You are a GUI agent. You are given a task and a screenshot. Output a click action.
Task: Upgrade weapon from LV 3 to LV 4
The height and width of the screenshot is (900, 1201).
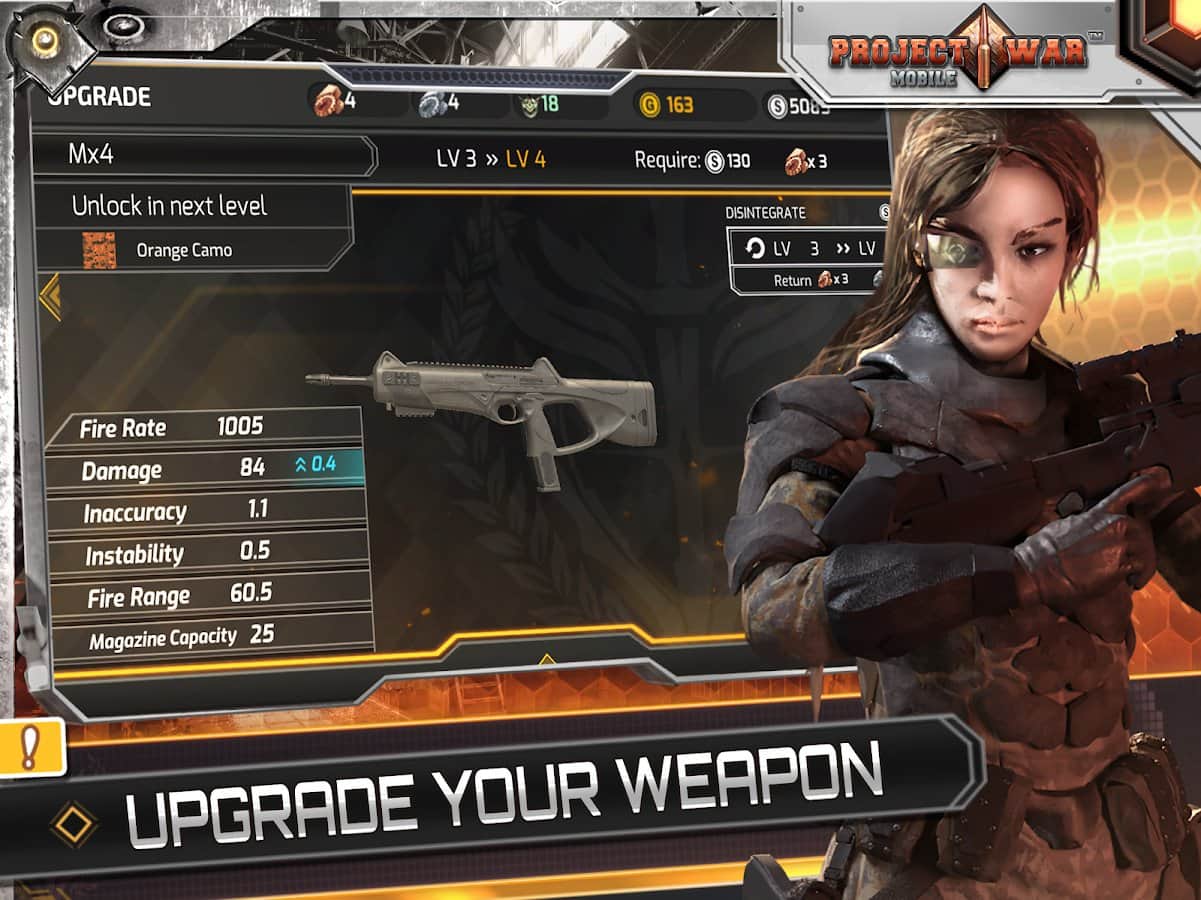pyautogui.click(x=490, y=158)
